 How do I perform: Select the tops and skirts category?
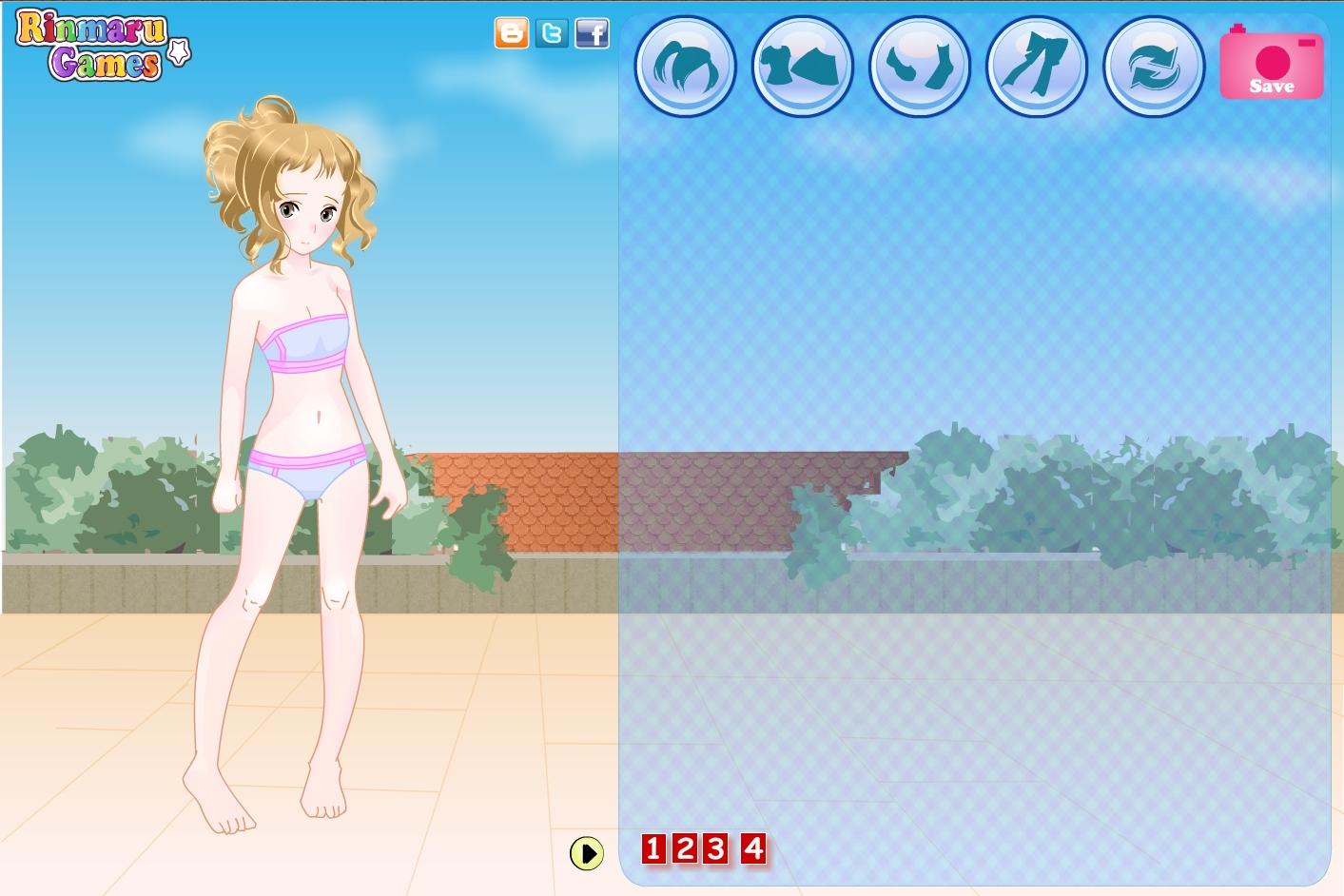point(802,67)
